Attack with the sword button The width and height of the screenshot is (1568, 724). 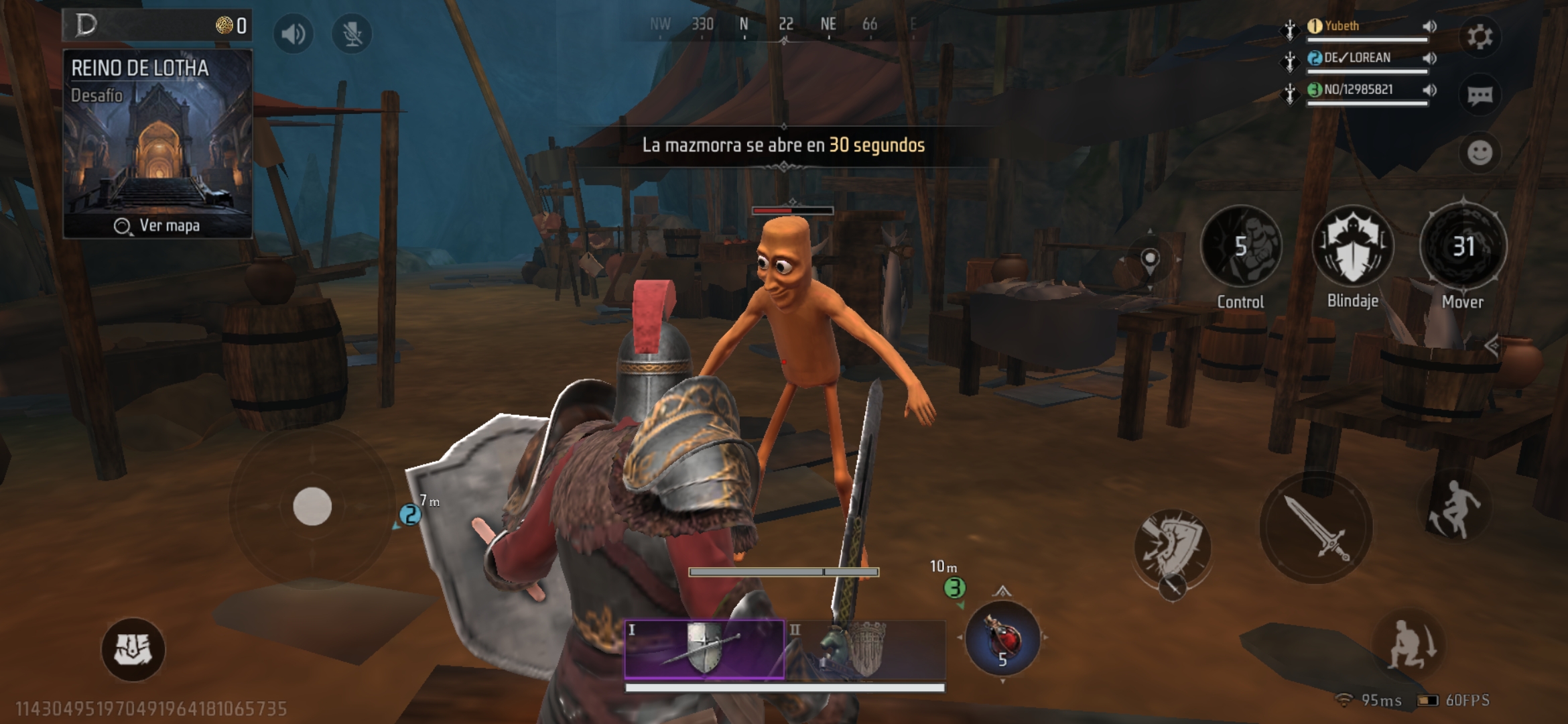pos(1315,528)
